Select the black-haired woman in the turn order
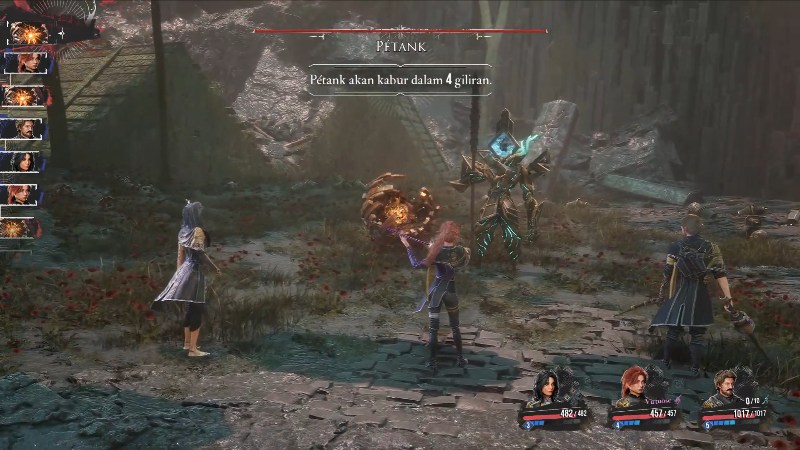This screenshot has width=800, height=450. point(23,161)
